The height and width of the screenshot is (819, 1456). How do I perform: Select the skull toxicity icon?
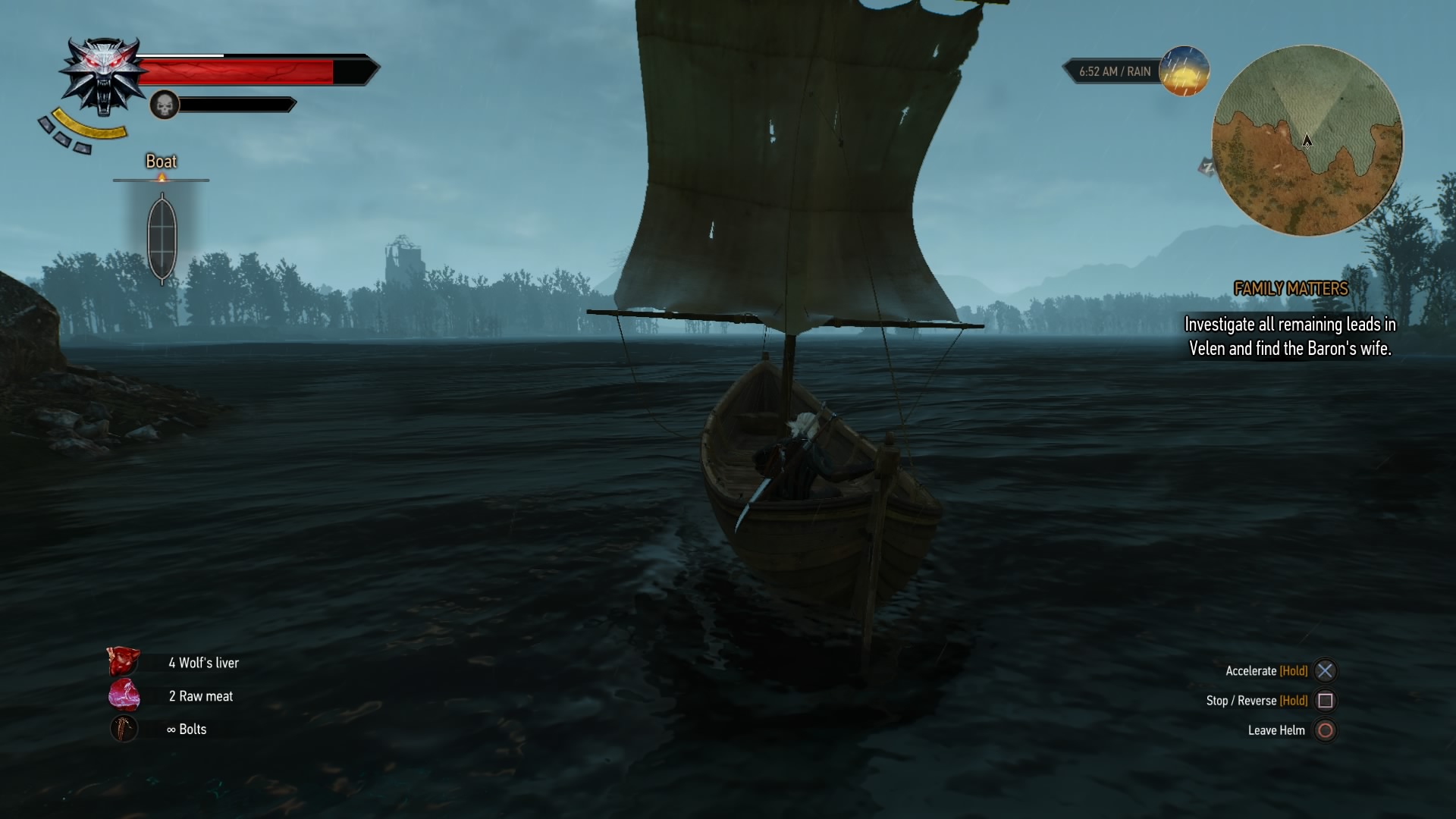[x=164, y=105]
